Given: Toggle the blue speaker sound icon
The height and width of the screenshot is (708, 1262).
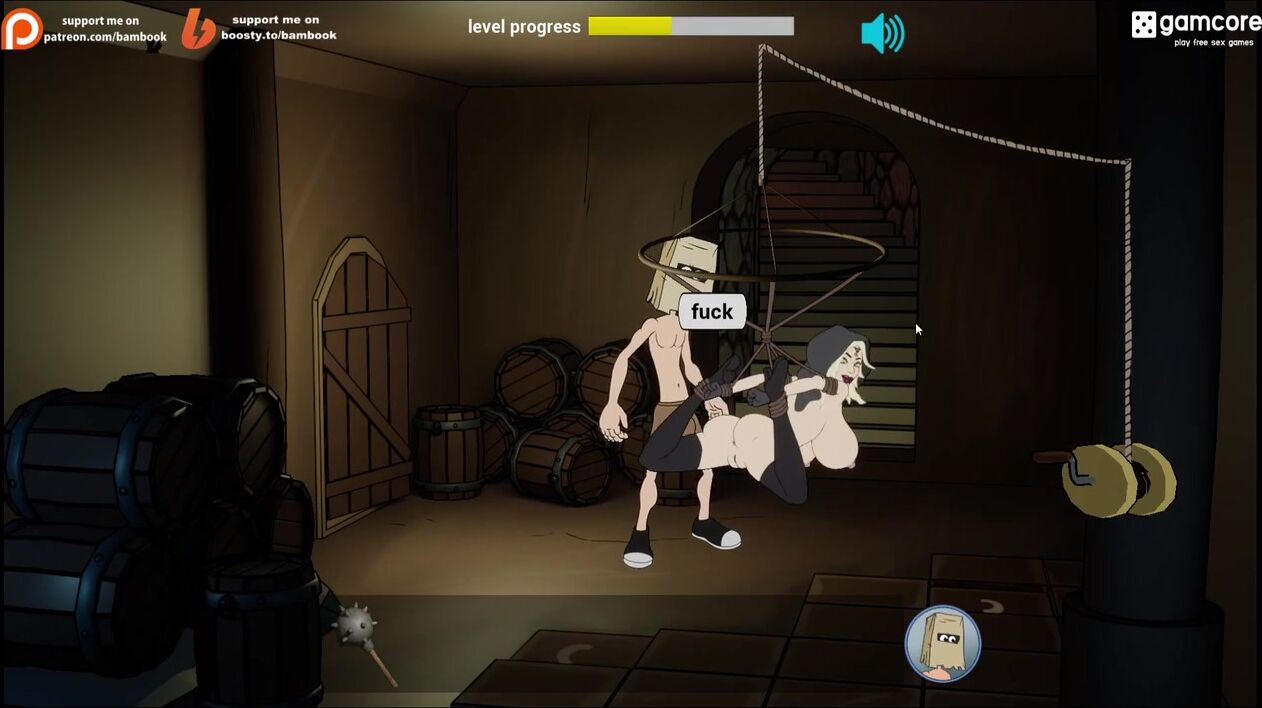Looking at the screenshot, I should click(882, 33).
